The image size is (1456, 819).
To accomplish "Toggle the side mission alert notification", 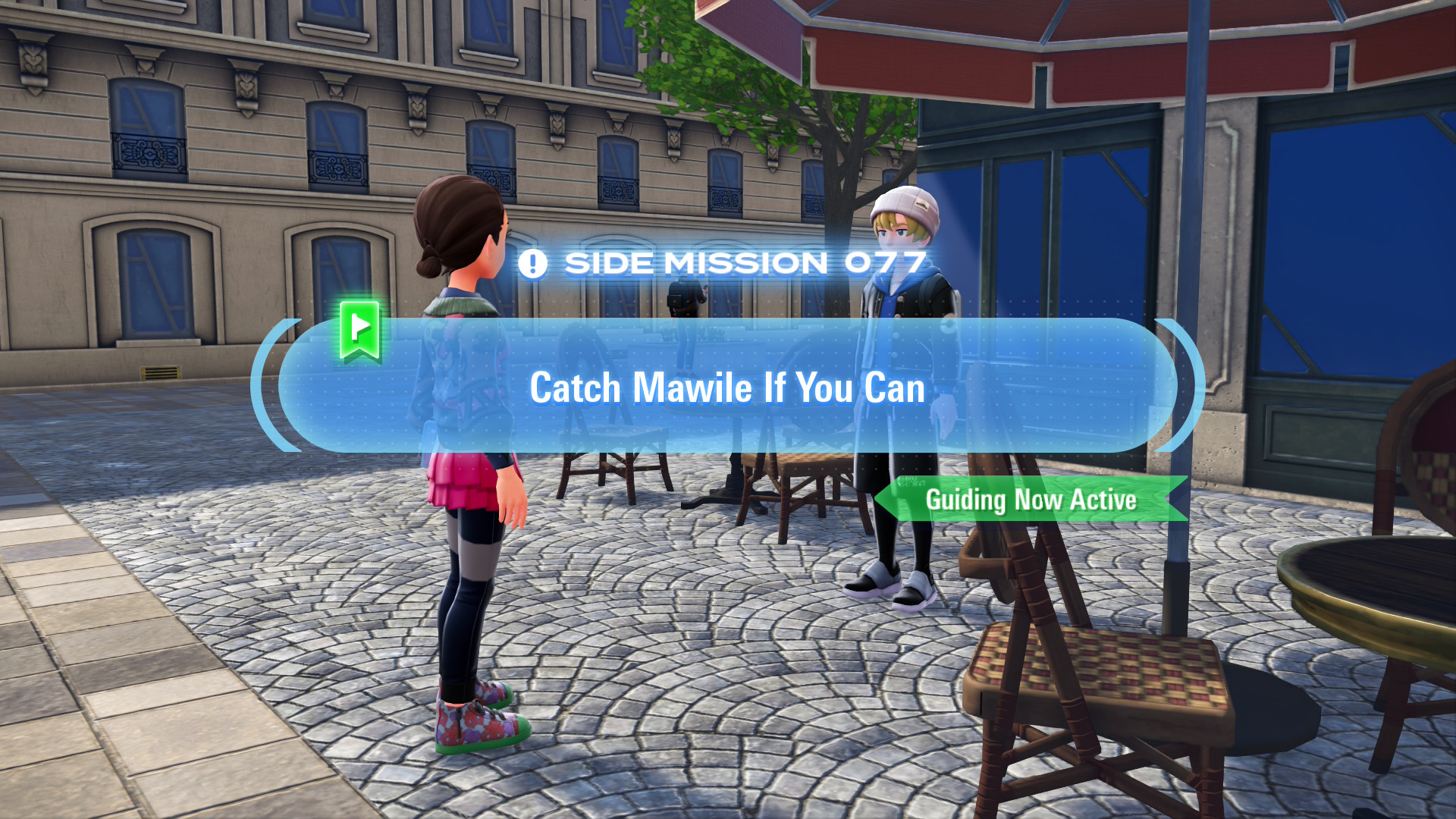I will pyautogui.click(x=533, y=262).
